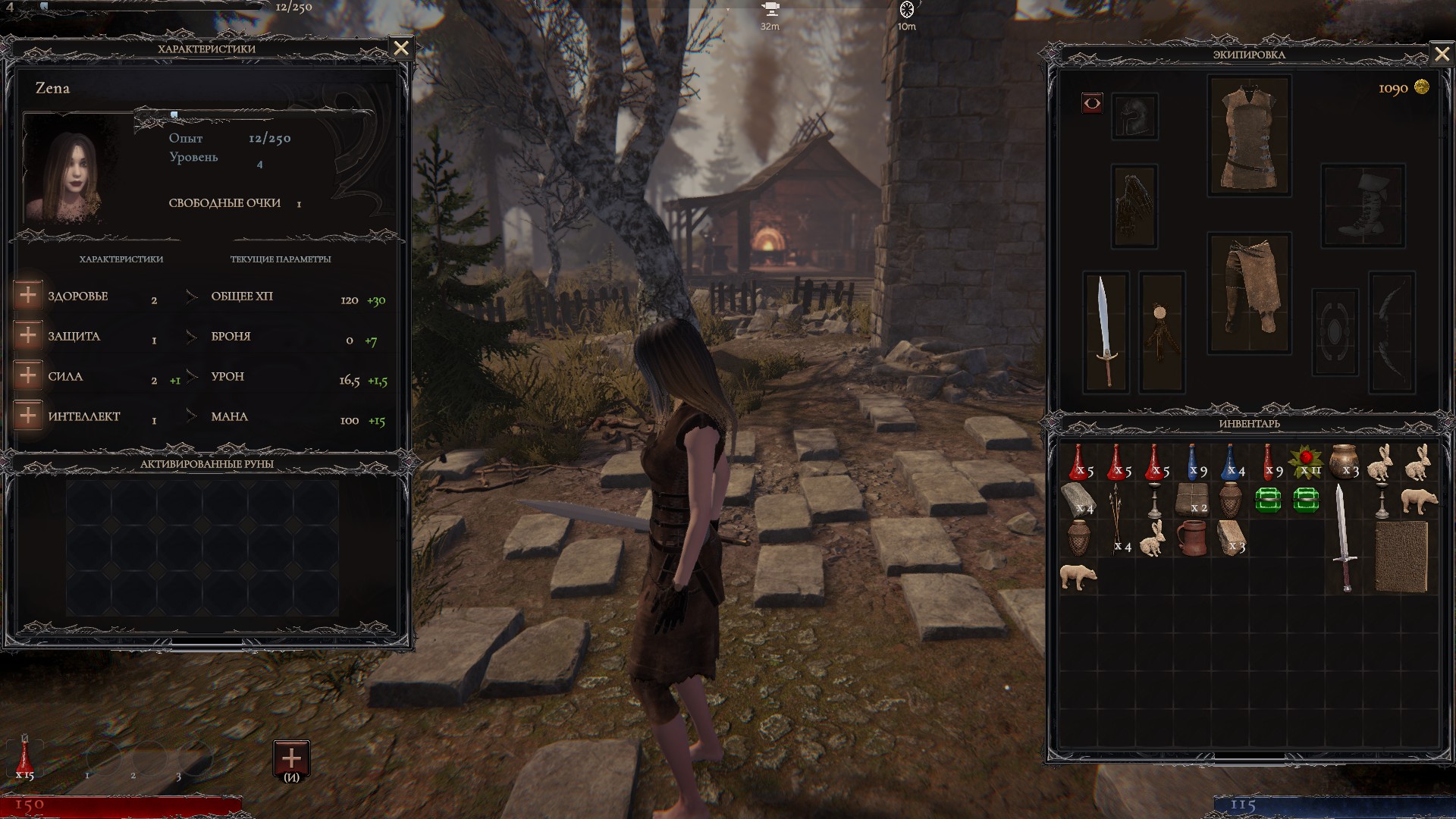The height and width of the screenshot is (819, 1456).
Task: Toggle the eye visibility icon in equipment
Action: click(x=1092, y=102)
